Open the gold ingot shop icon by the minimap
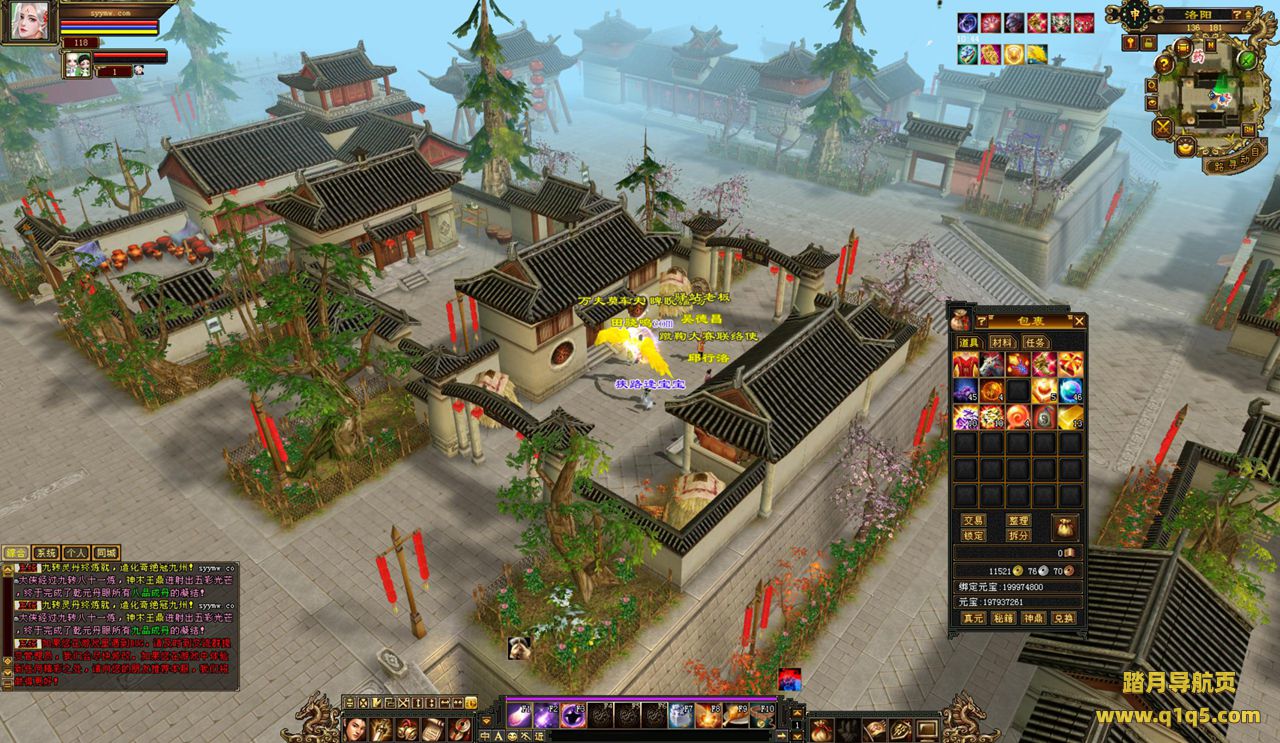Viewport: 1280px width, 743px height. (x=1186, y=146)
